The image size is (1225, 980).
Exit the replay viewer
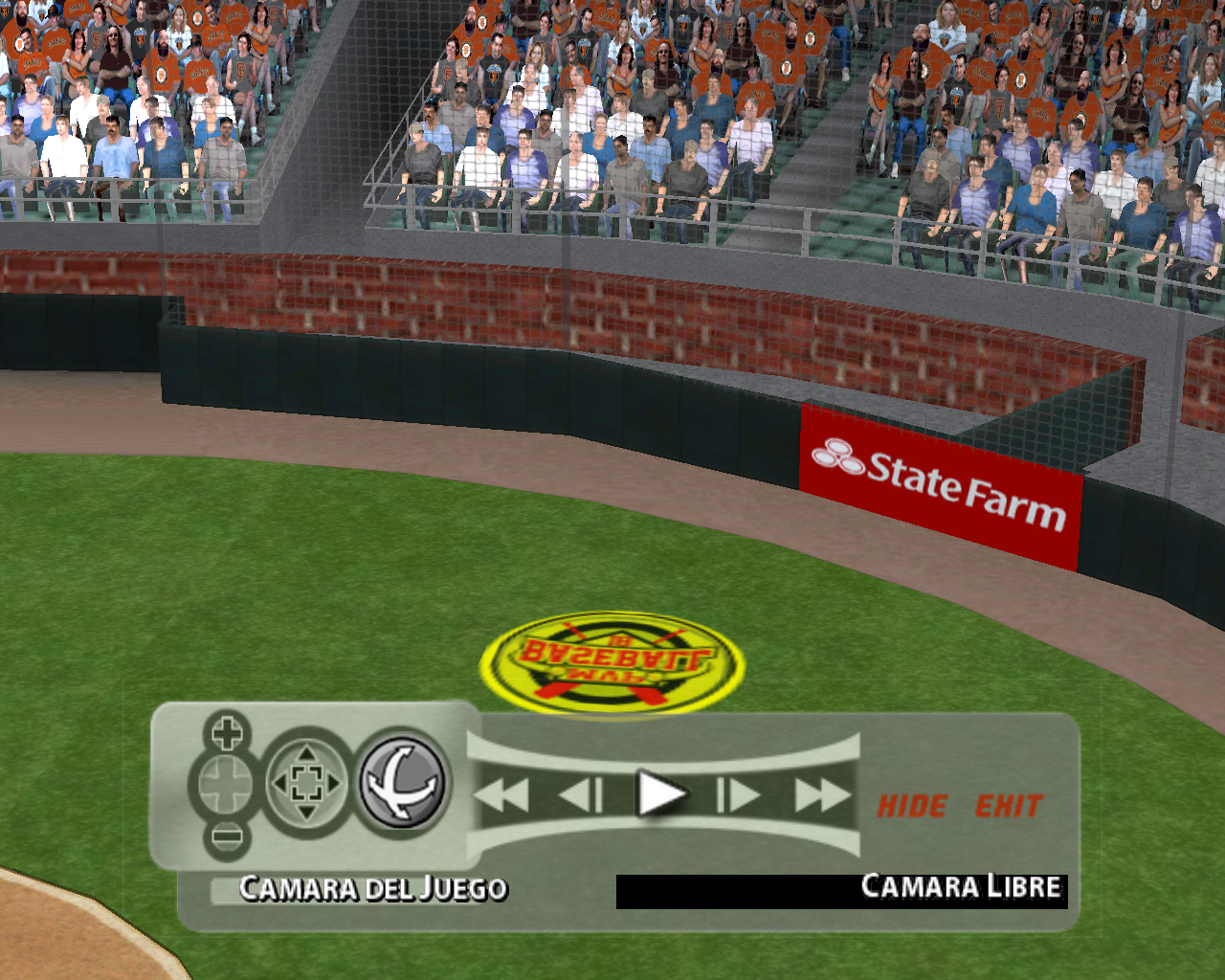coord(1009,807)
